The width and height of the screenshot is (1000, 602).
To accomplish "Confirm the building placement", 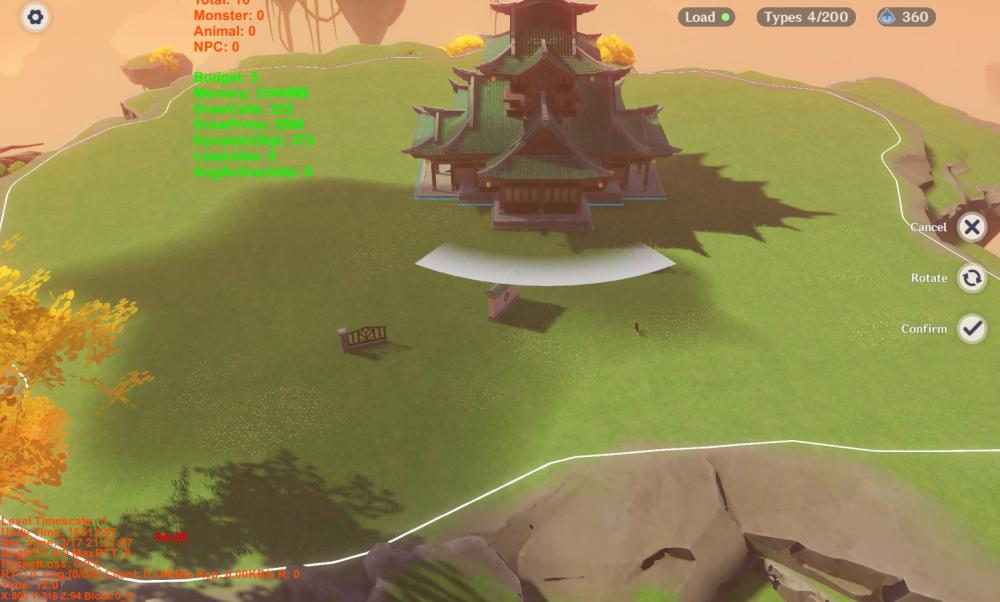I will point(971,328).
